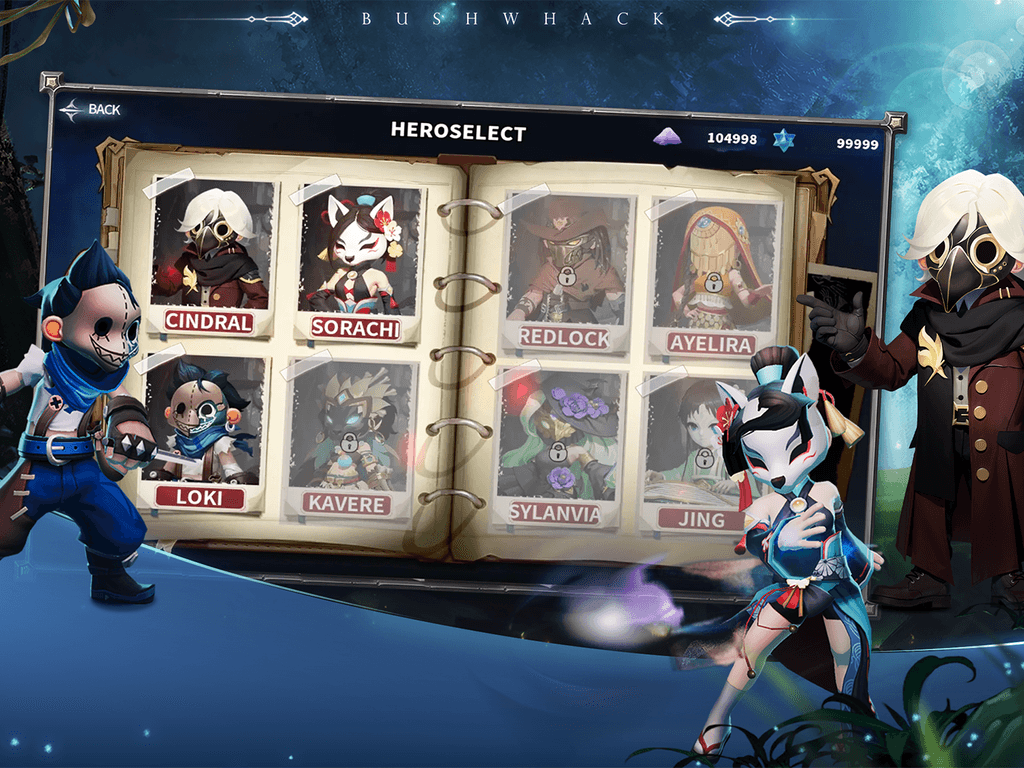
Task: Pick the Loki hero card
Action: pyautogui.click(x=207, y=430)
